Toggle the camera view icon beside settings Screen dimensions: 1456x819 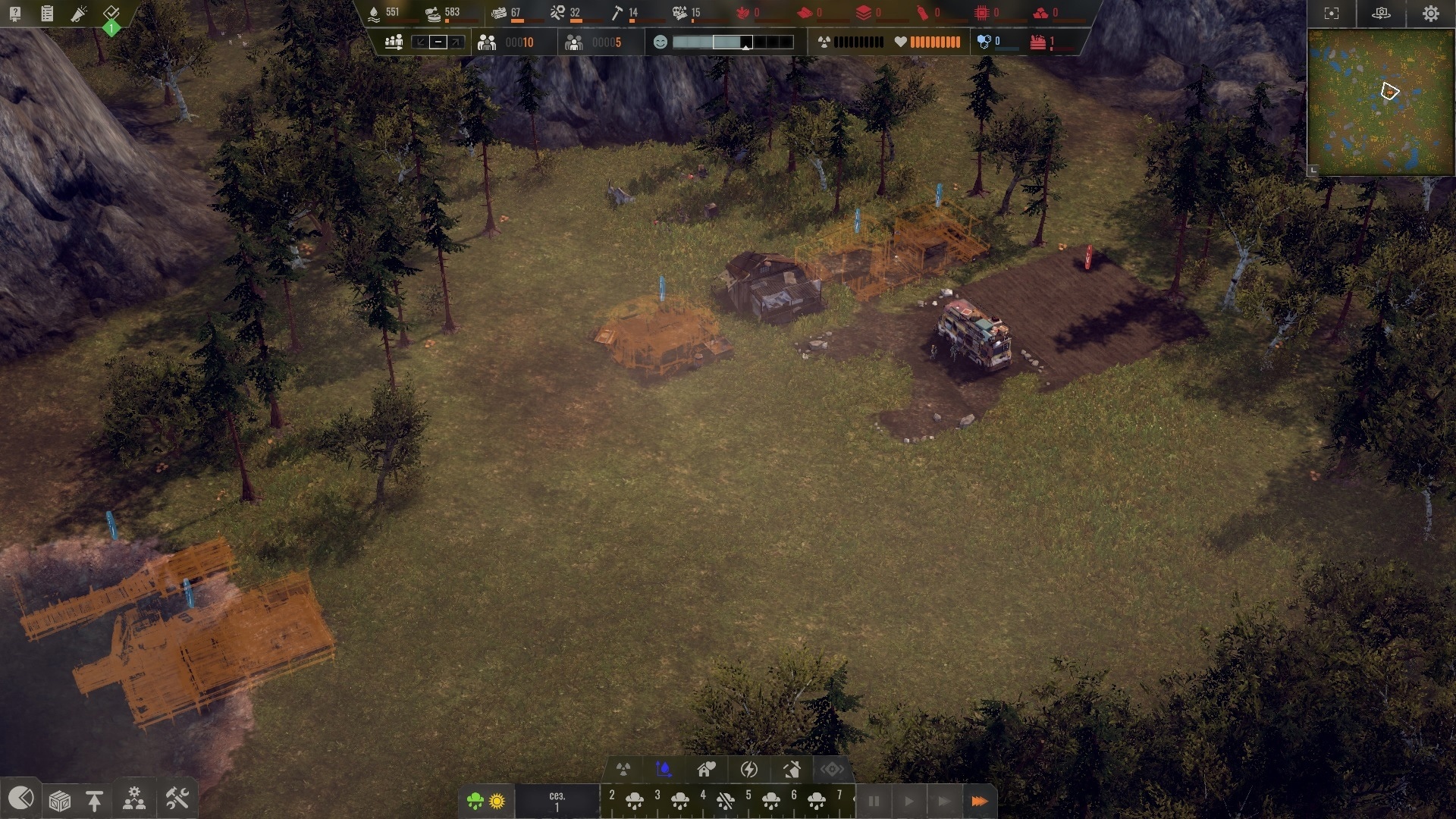pos(1381,14)
